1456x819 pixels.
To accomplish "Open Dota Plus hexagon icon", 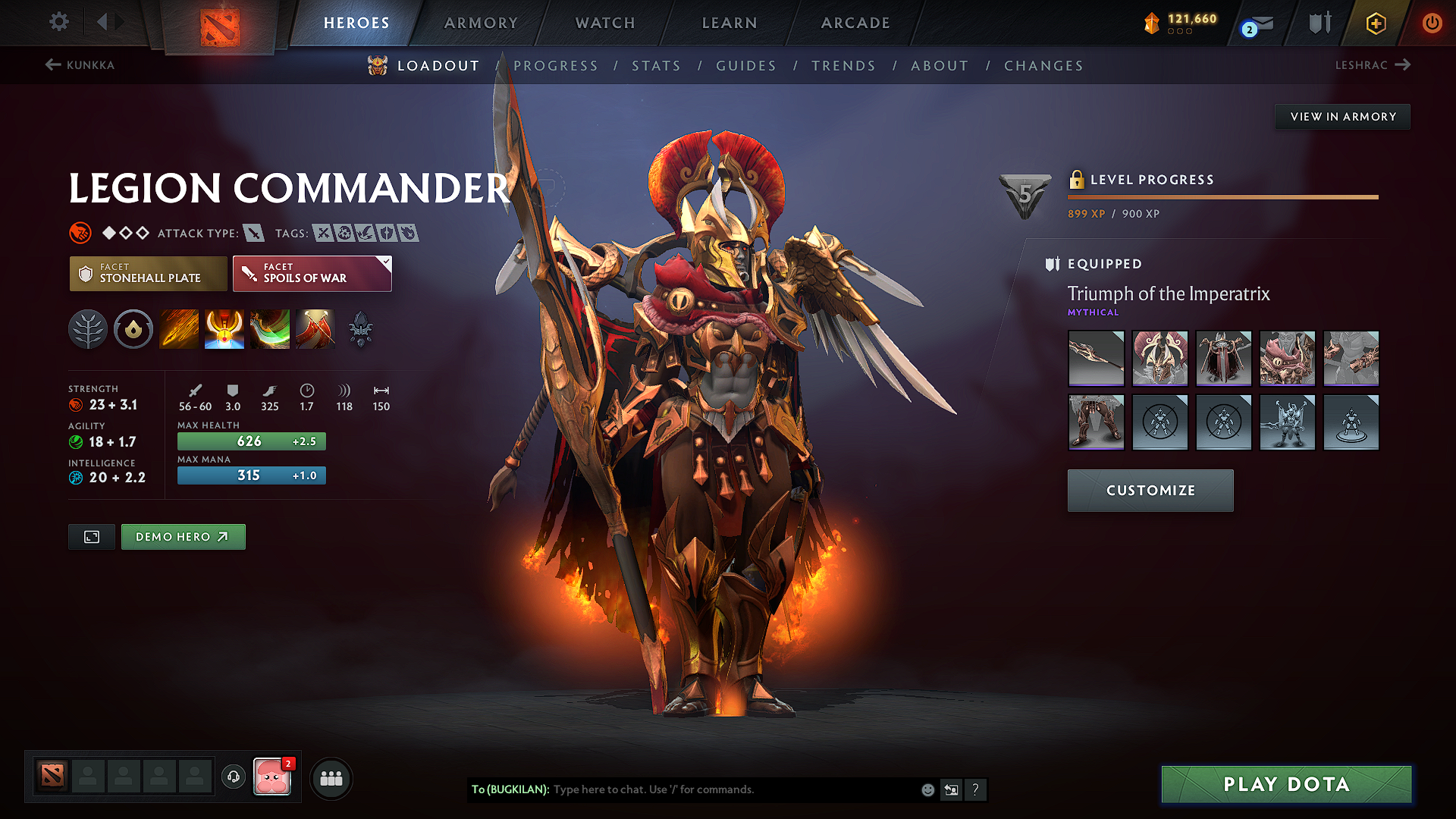I will click(x=1374, y=23).
